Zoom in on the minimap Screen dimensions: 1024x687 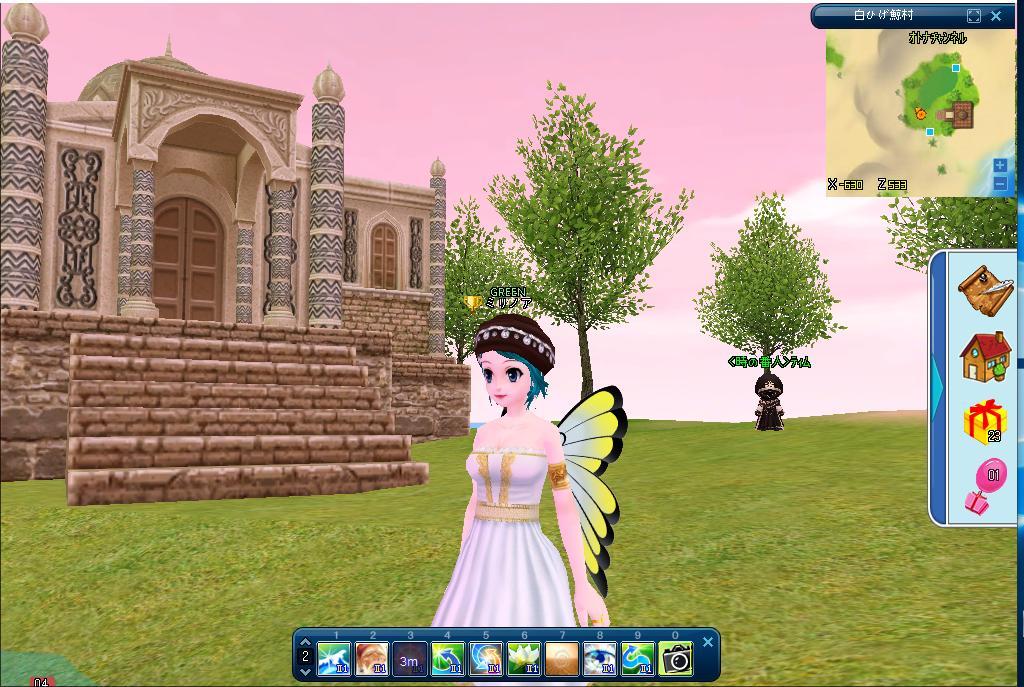click(x=1000, y=166)
